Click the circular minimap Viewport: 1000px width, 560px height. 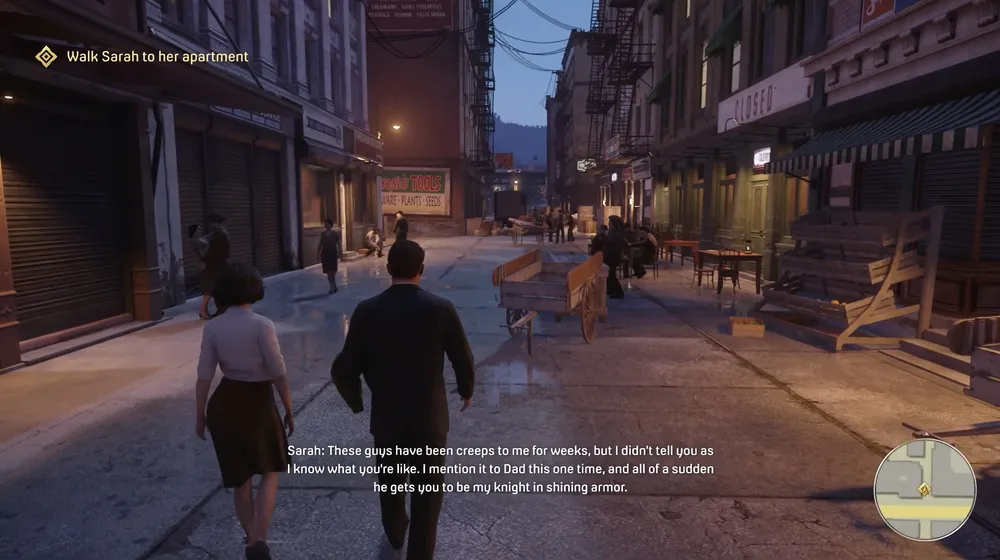(x=924, y=490)
